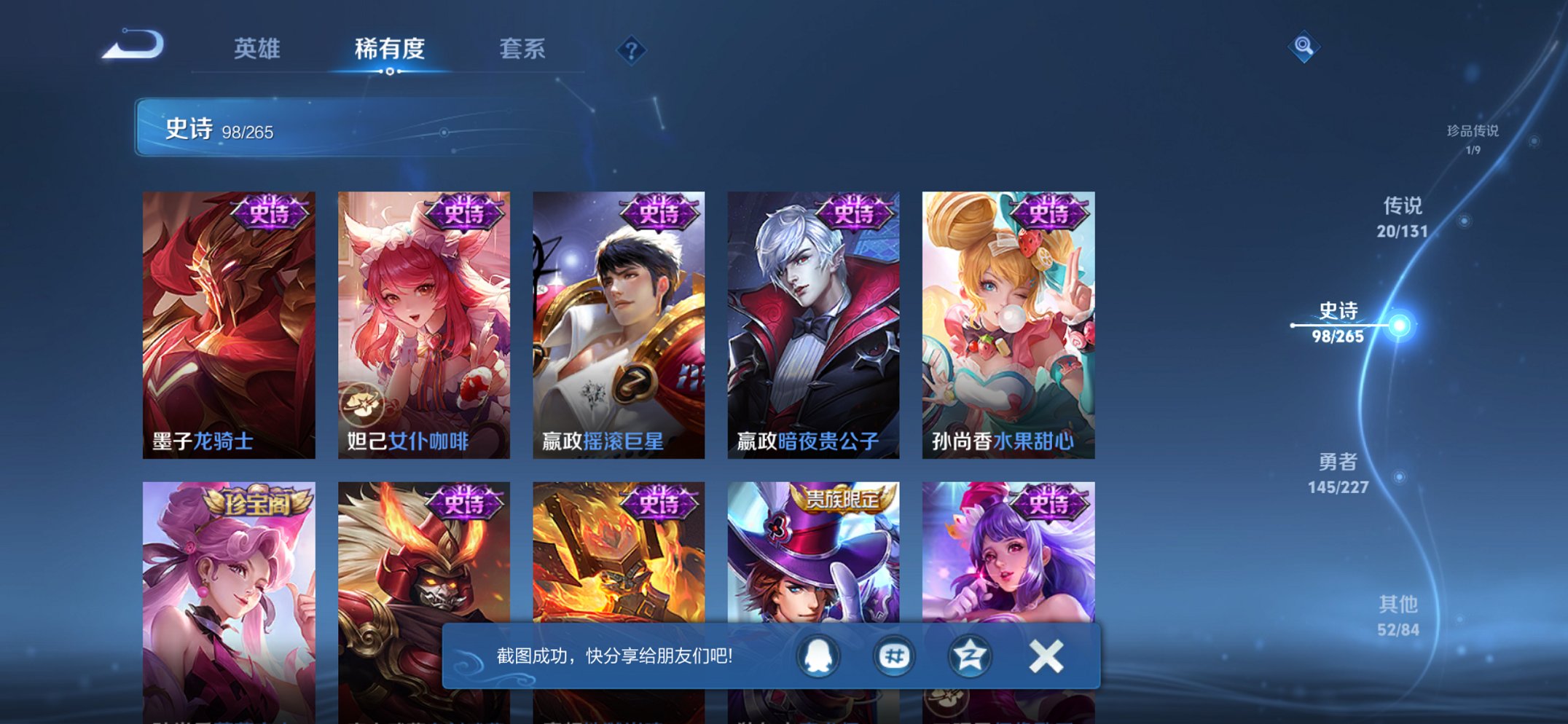
Task: Open the 妲己女仆咖啡 skin thumbnail
Action: pyautogui.click(x=423, y=313)
